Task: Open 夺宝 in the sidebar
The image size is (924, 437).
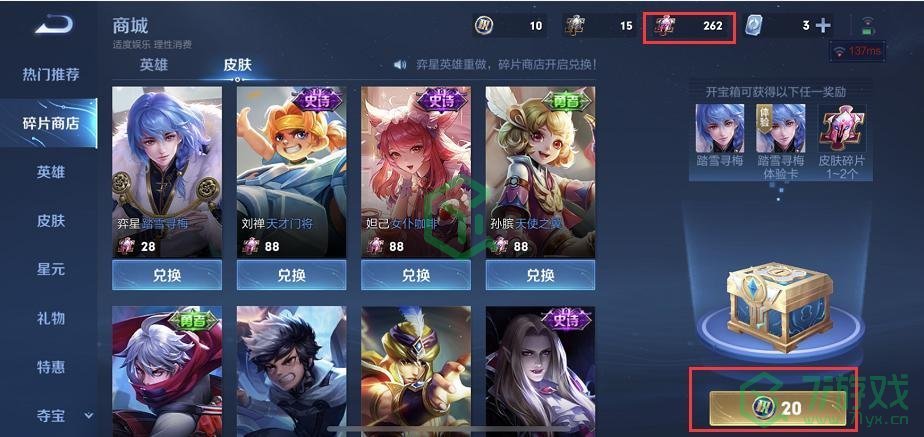Action: [x=51, y=414]
